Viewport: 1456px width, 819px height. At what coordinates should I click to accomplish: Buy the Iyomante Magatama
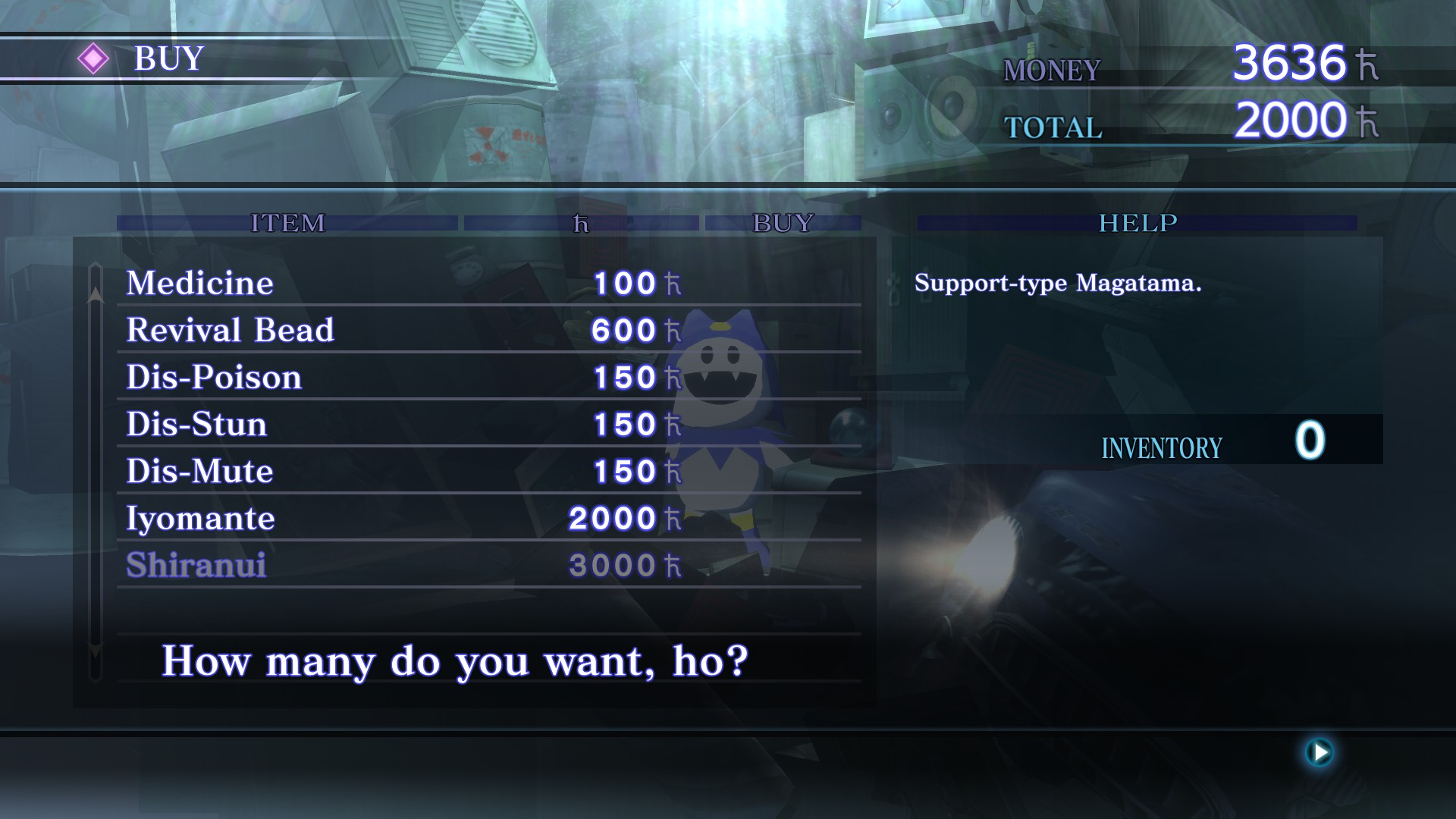(x=200, y=519)
